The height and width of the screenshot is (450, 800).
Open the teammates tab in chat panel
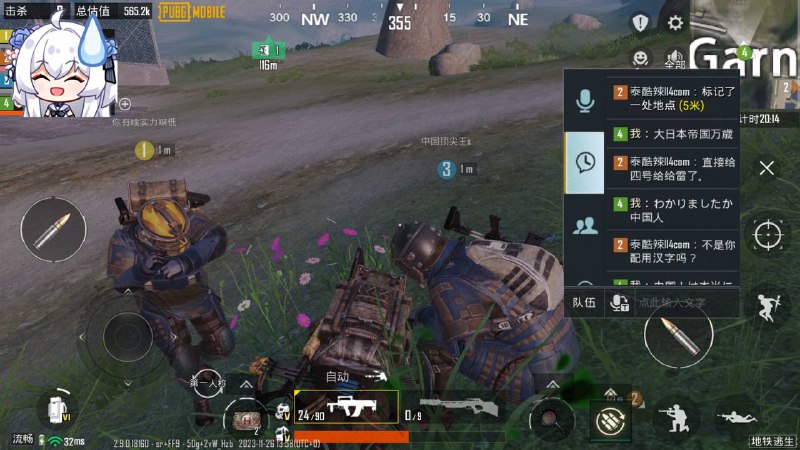pos(585,224)
